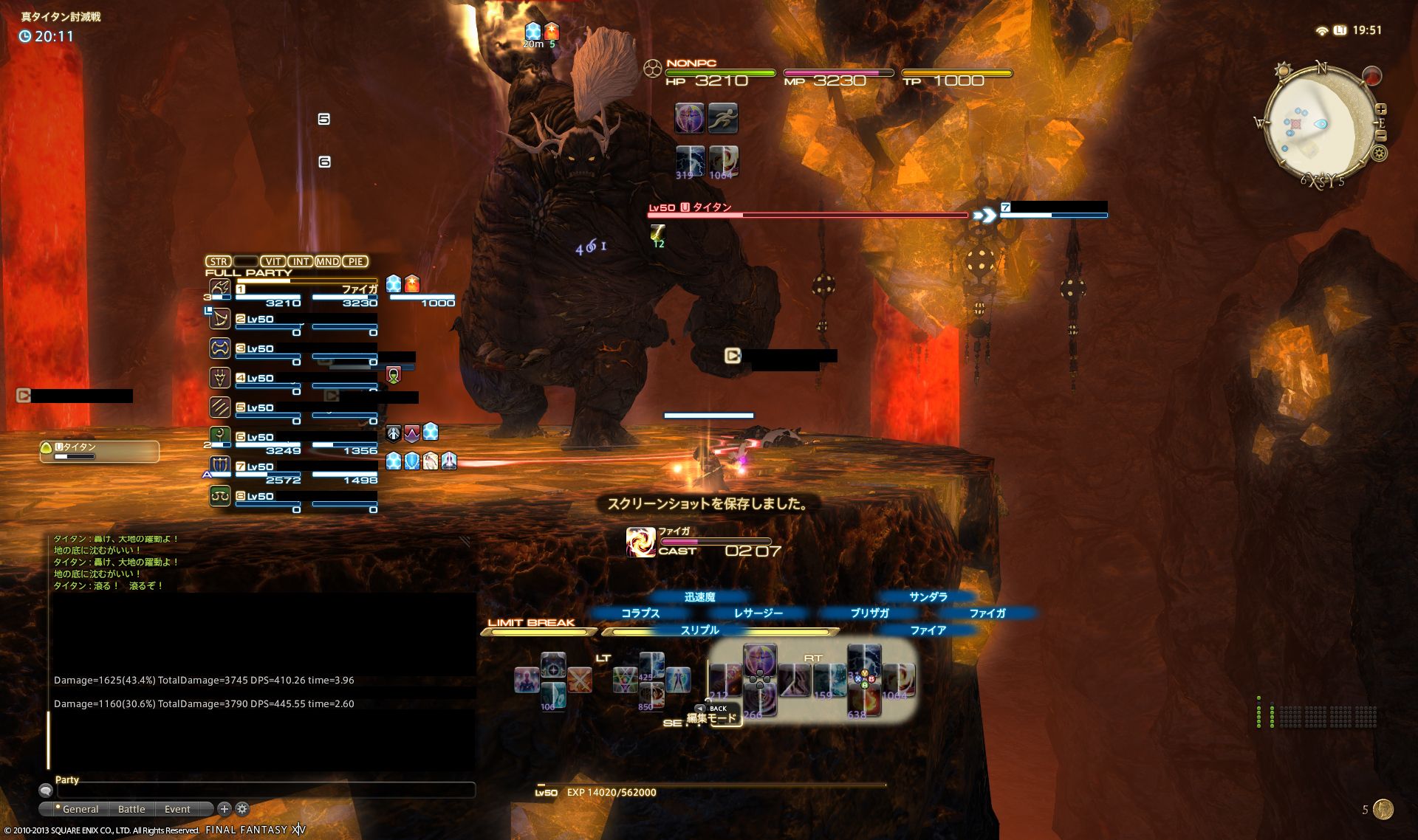Click the chat settings gear icon

tap(242, 809)
